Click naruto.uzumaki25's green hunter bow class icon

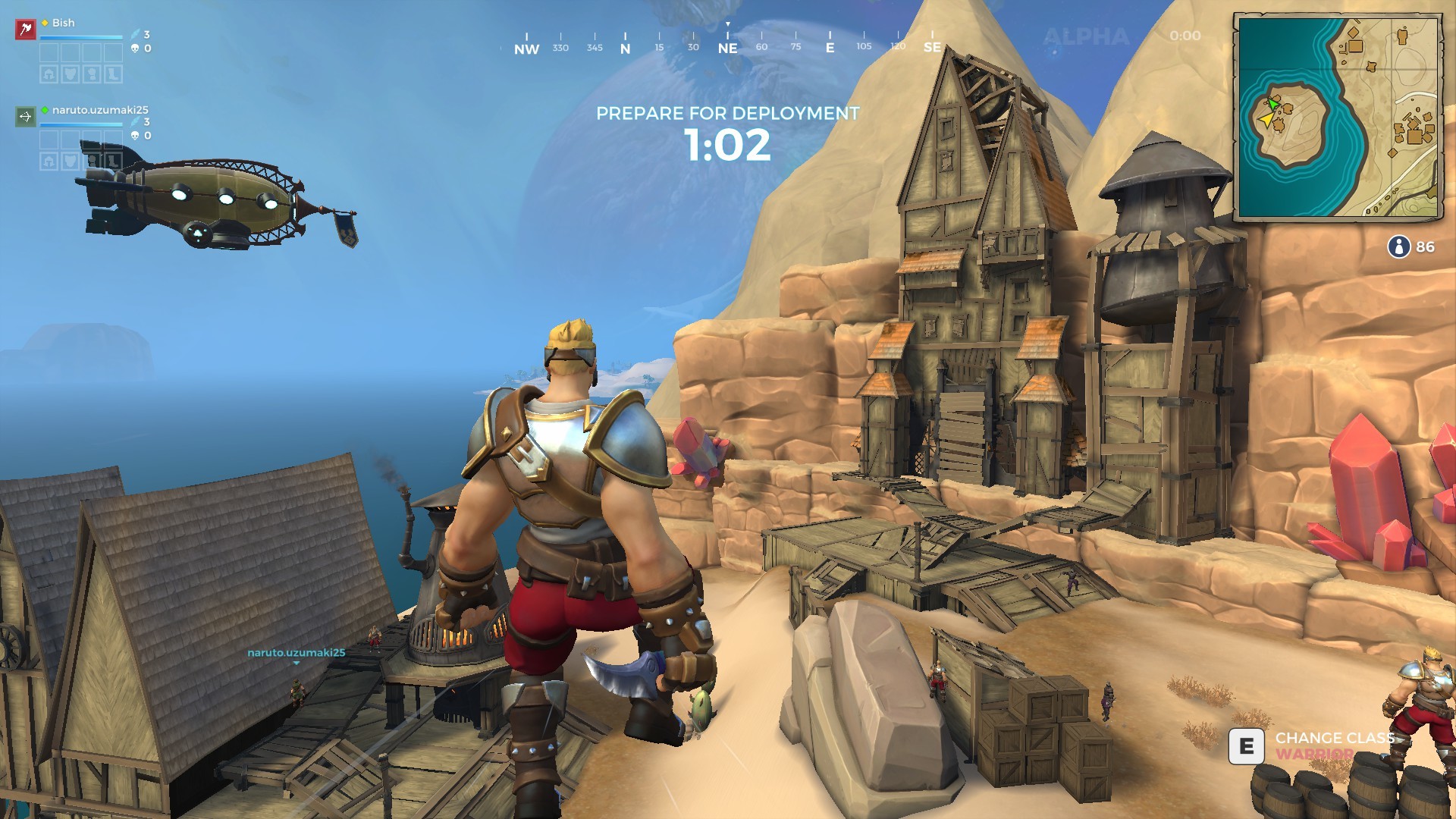(26, 117)
